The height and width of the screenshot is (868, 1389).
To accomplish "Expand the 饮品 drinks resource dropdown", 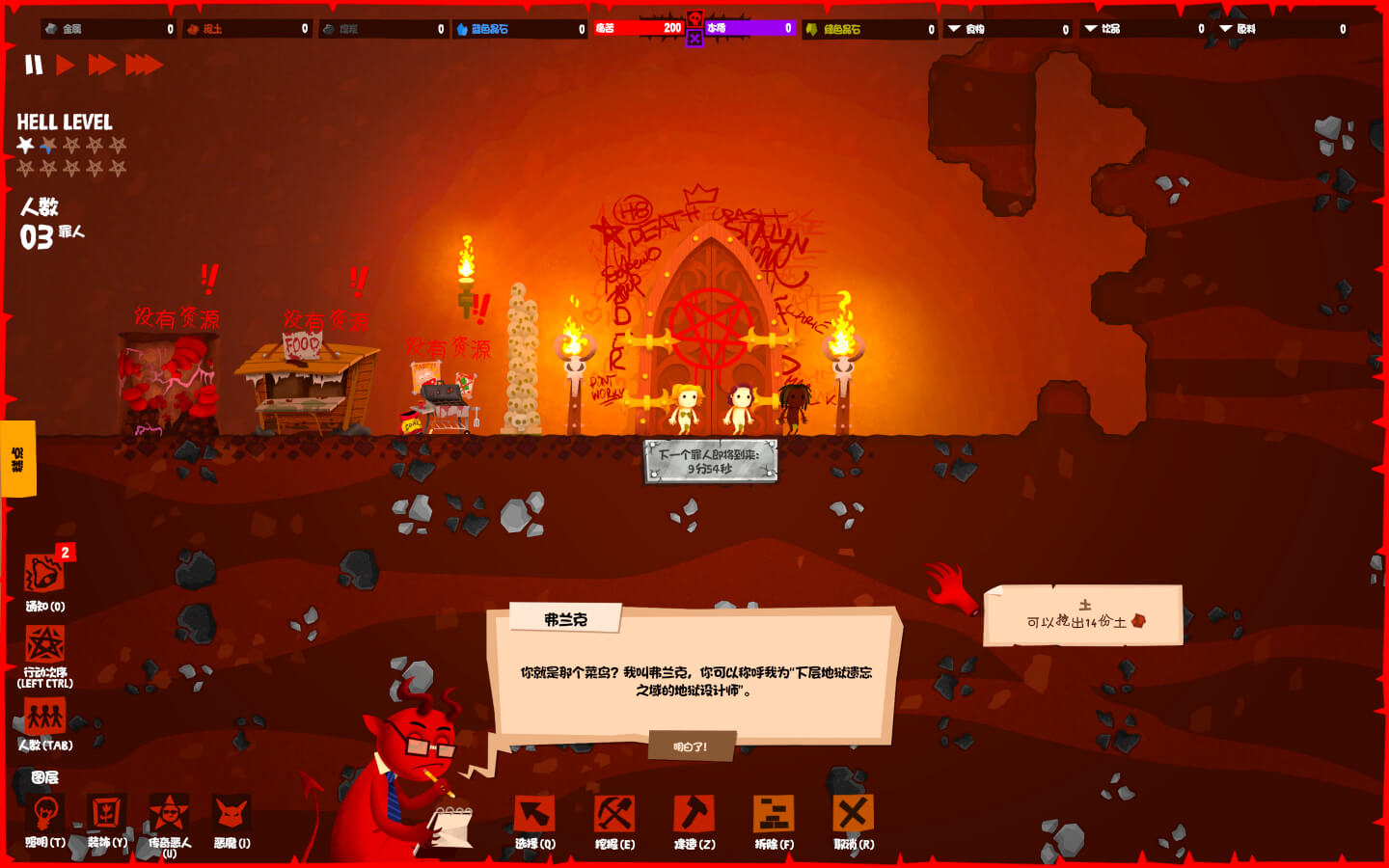I will 1091,29.
